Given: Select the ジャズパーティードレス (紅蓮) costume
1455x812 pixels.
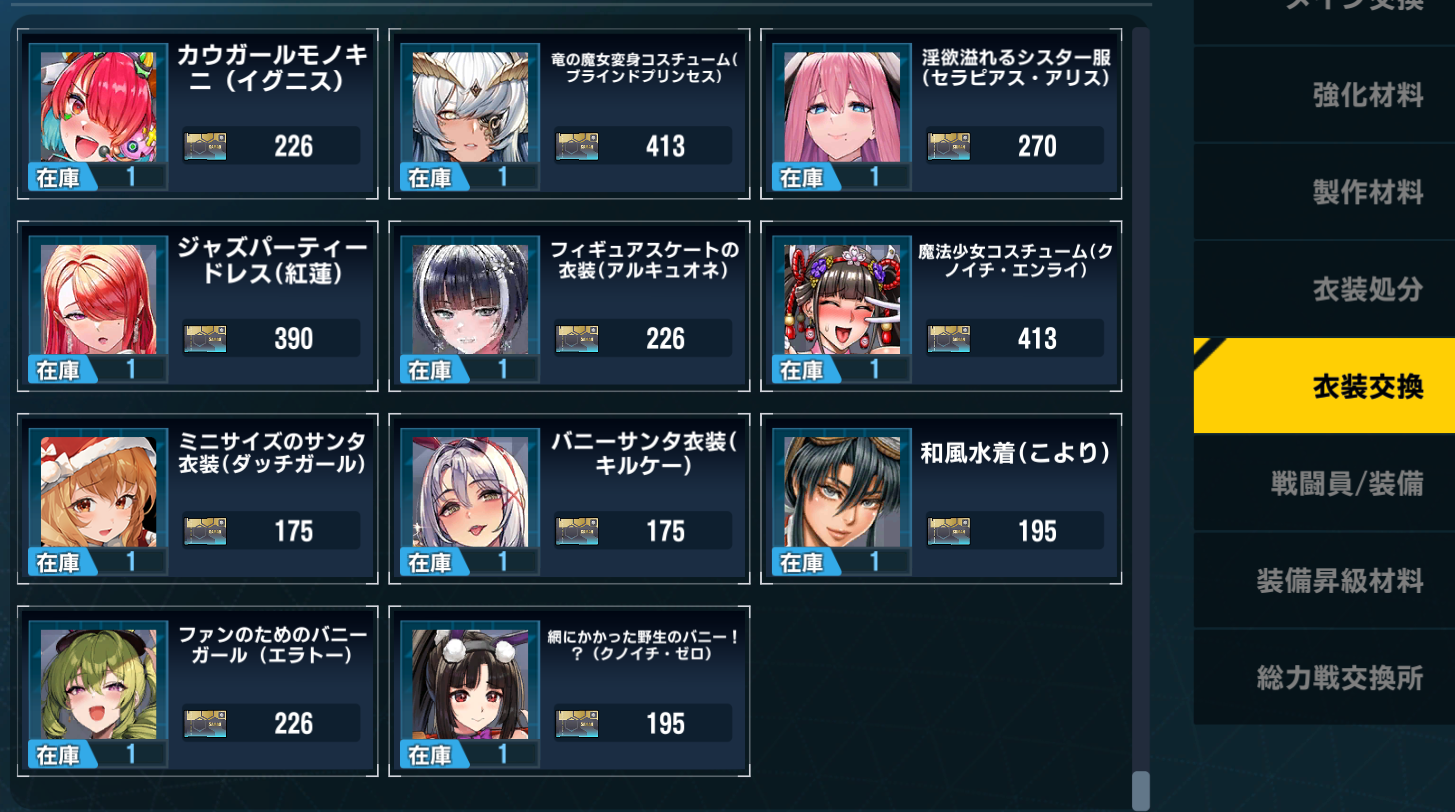Looking at the screenshot, I should pyautogui.click(x=198, y=305).
